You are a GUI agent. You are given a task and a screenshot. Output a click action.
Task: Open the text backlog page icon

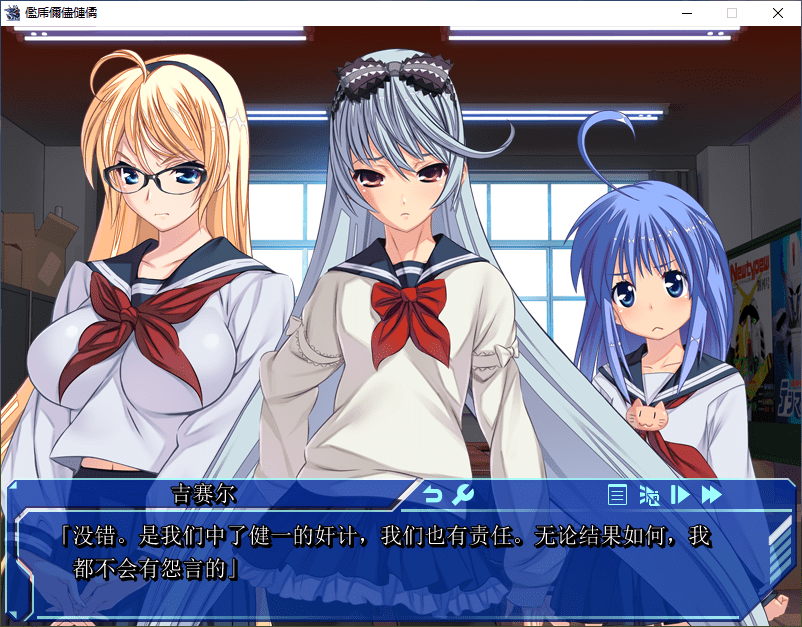click(618, 494)
